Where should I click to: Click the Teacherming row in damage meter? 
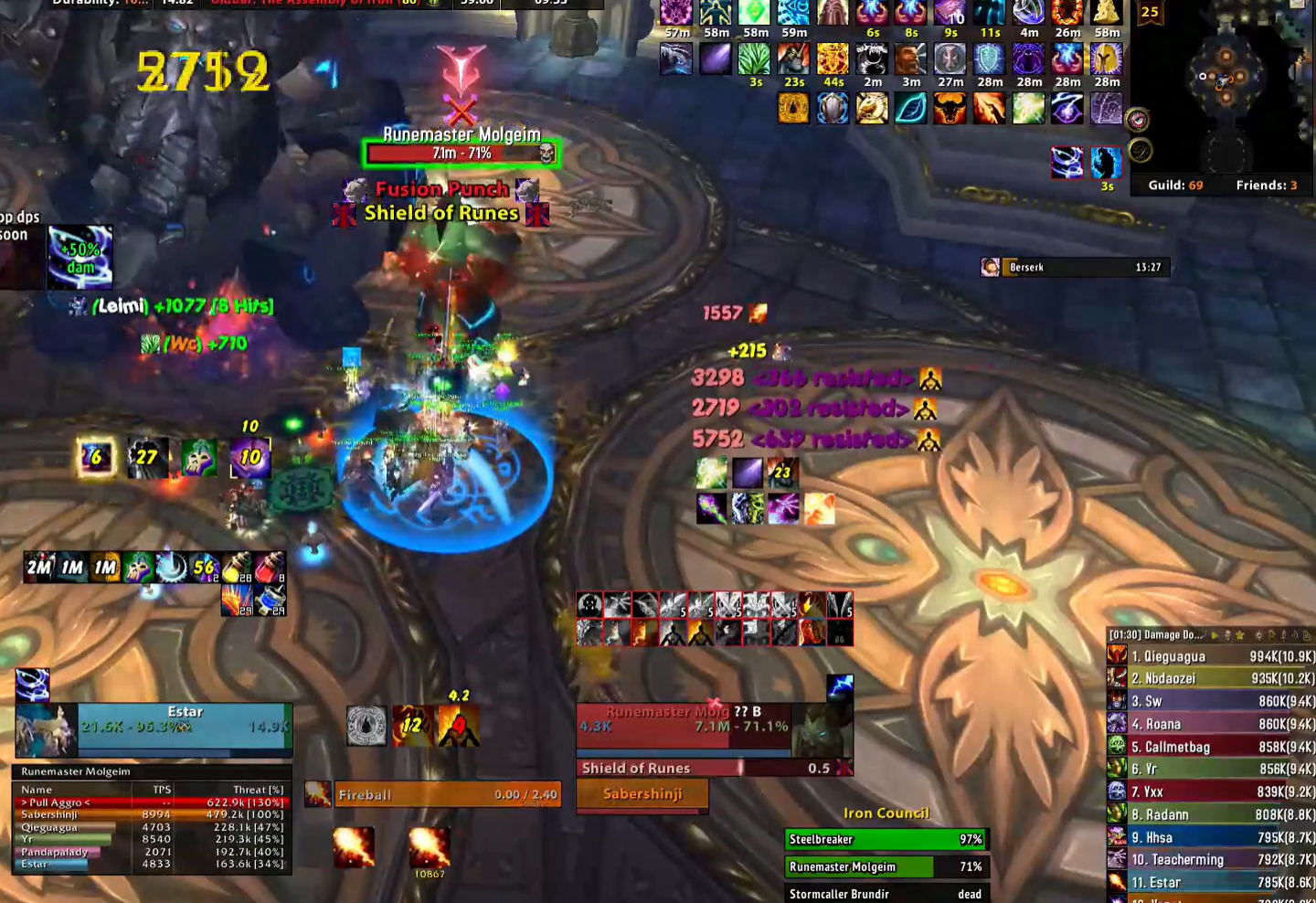(x=1210, y=859)
